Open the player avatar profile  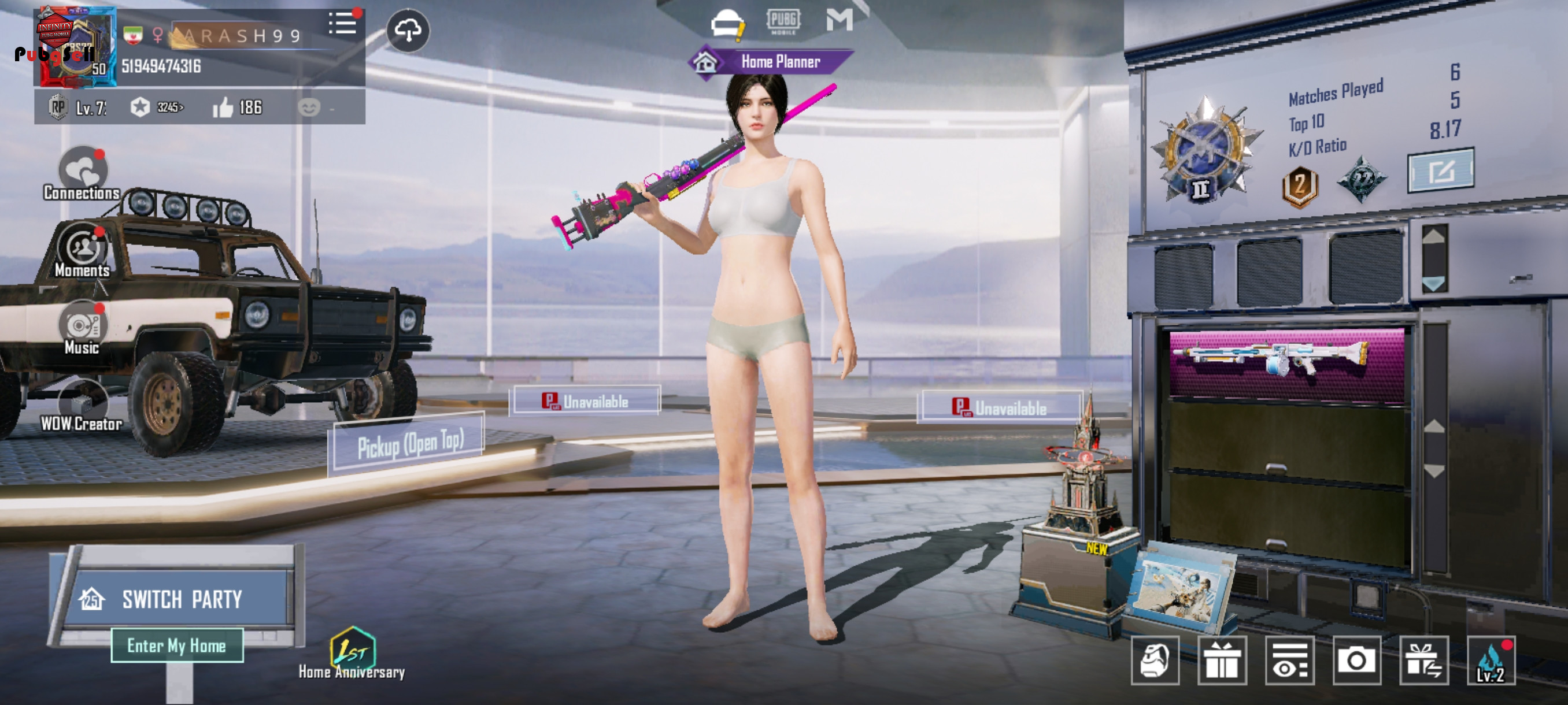pyautogui.click(x=75, y=46)
